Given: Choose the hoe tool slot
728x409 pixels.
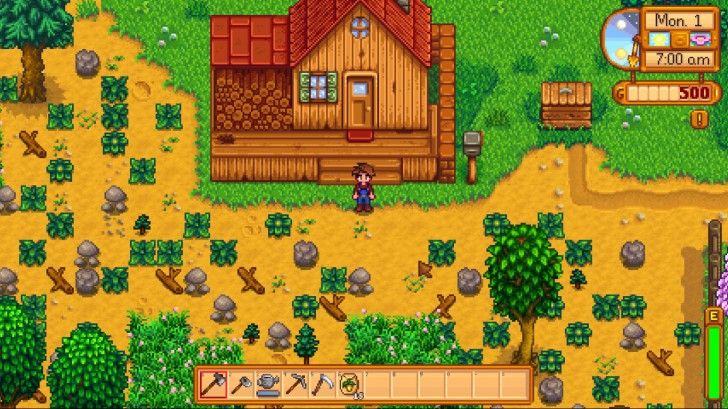Looking at the screenshot, I should coord(240,383).
